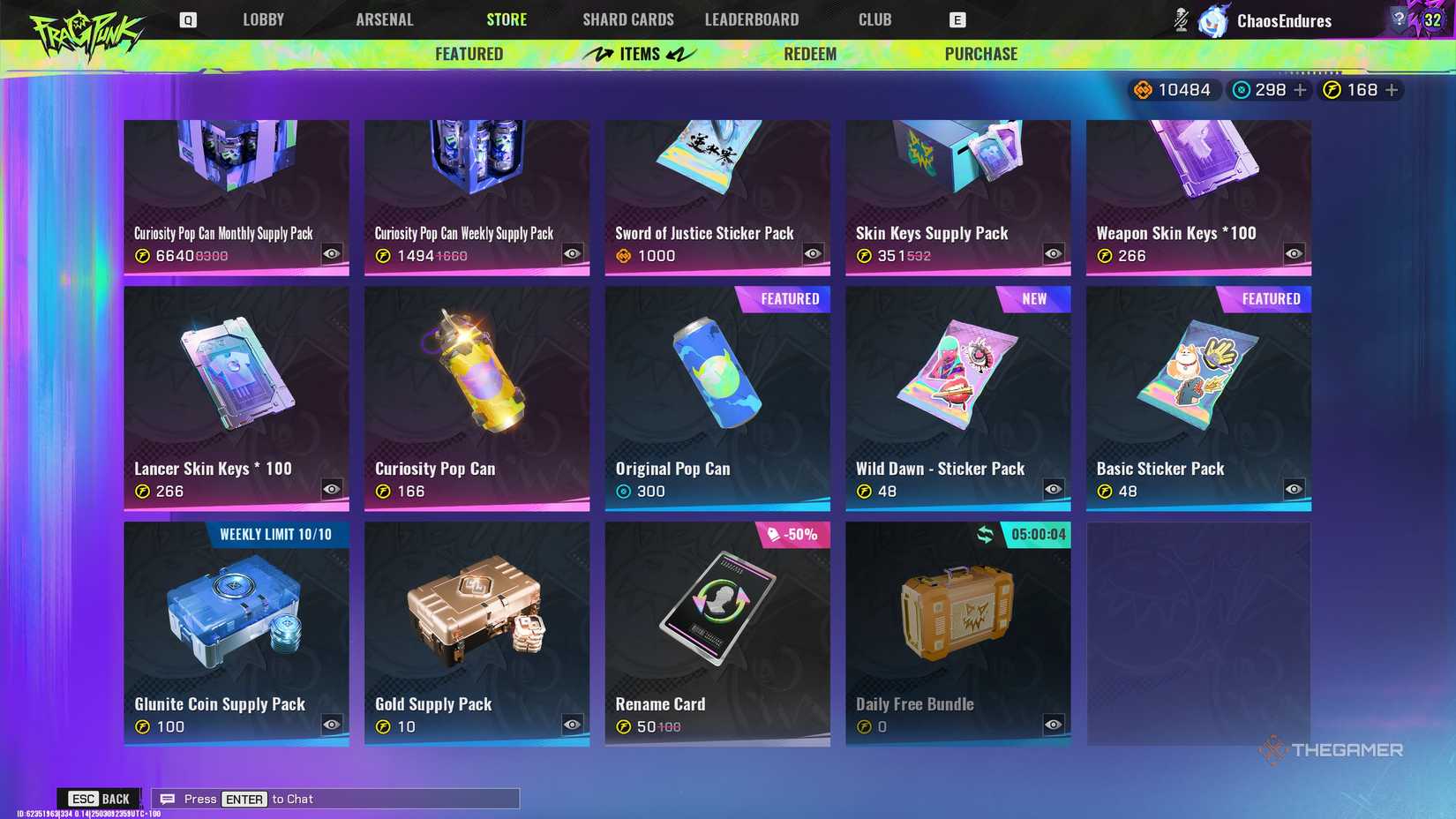1456x819 pixels.
Task: Click the yellow FragPunk coin icon showing 168
Action: [x=1334, y=89]
